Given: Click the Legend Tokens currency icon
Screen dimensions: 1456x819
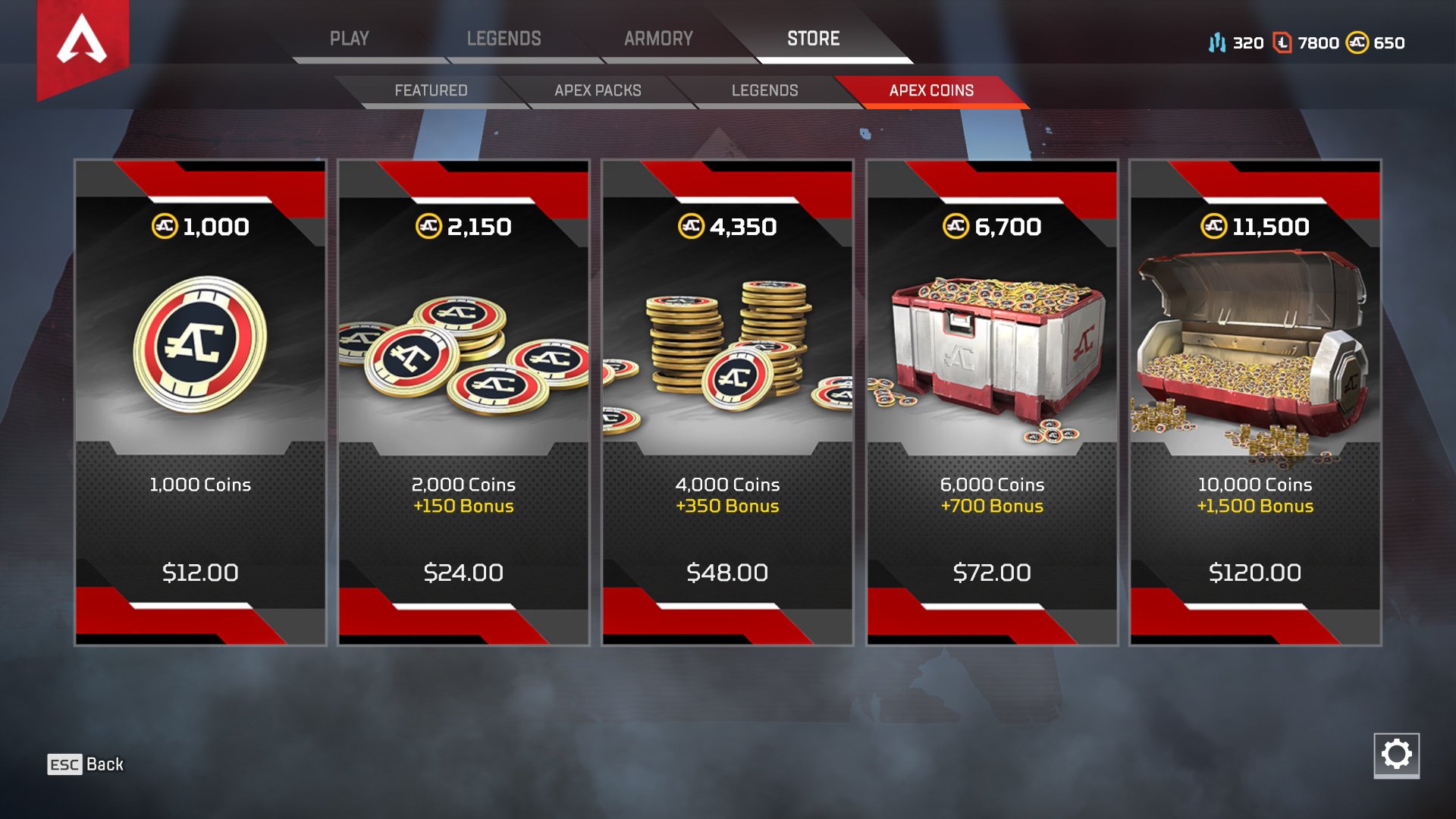Looking at the screenshot, I should 1219,43.
